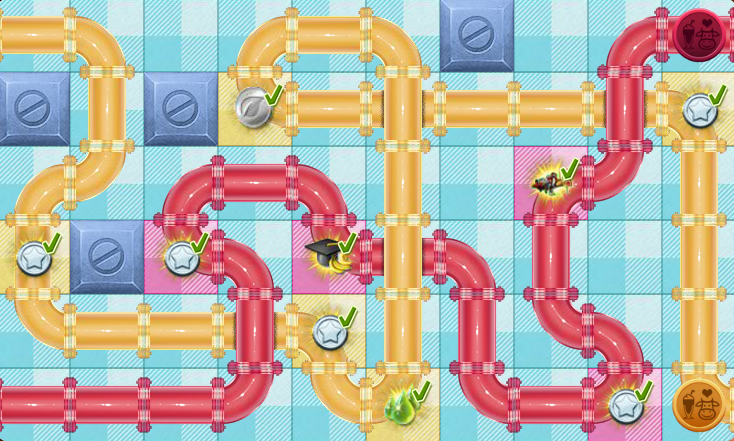The width and height of the screenshot is (734, 441).
Task: Select the green slime drop pipe tile
Action: [401, 405]
